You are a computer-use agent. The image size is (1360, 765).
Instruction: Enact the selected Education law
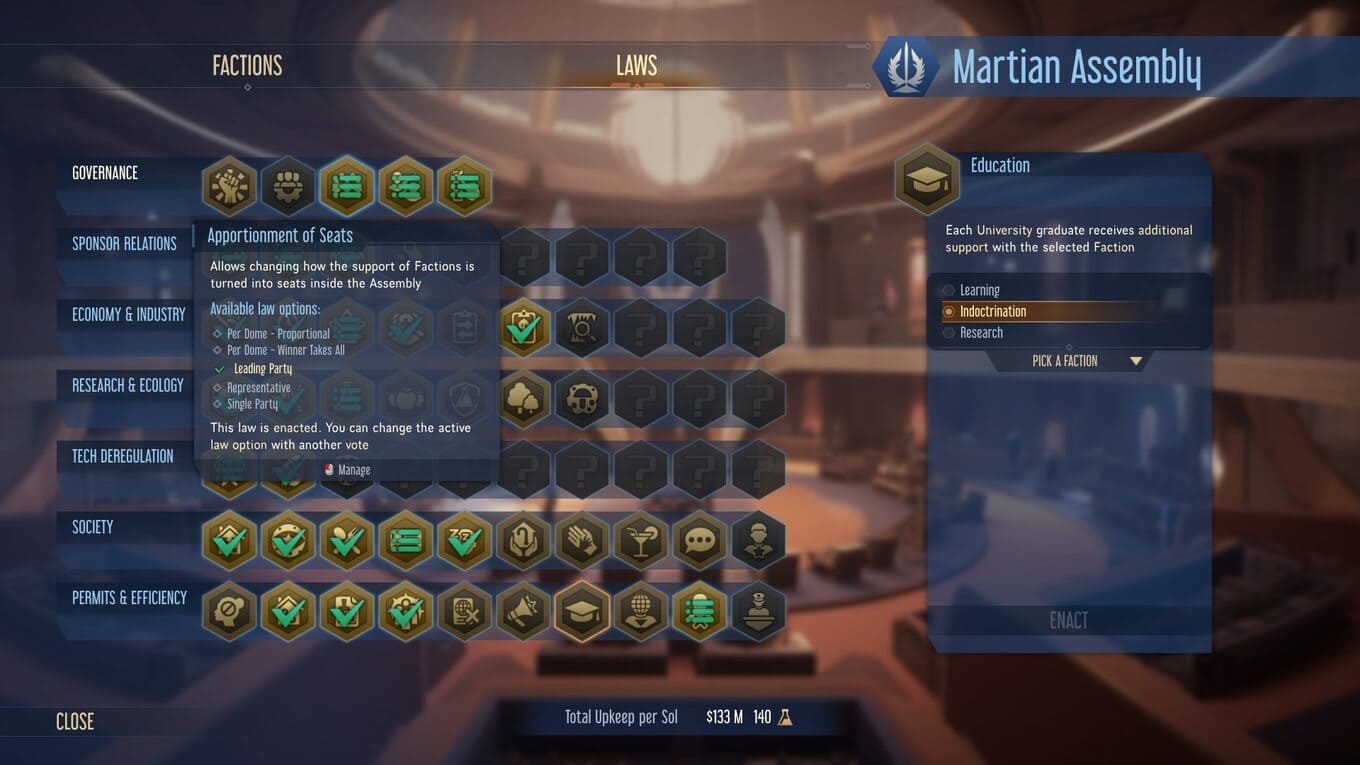pyautogui.click(x=1068, y=620)
